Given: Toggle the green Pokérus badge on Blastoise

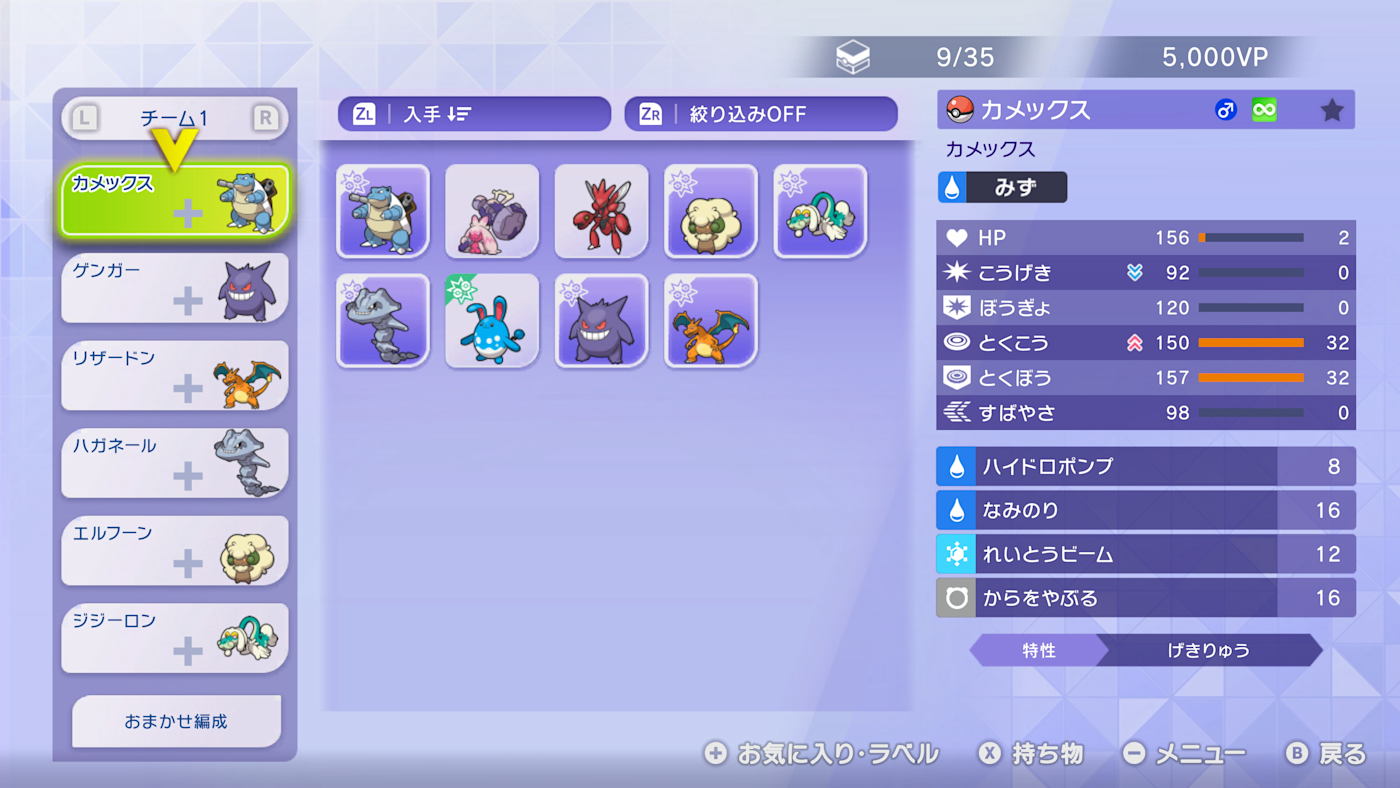Looking at the screenshot, I should (1263, 109).
